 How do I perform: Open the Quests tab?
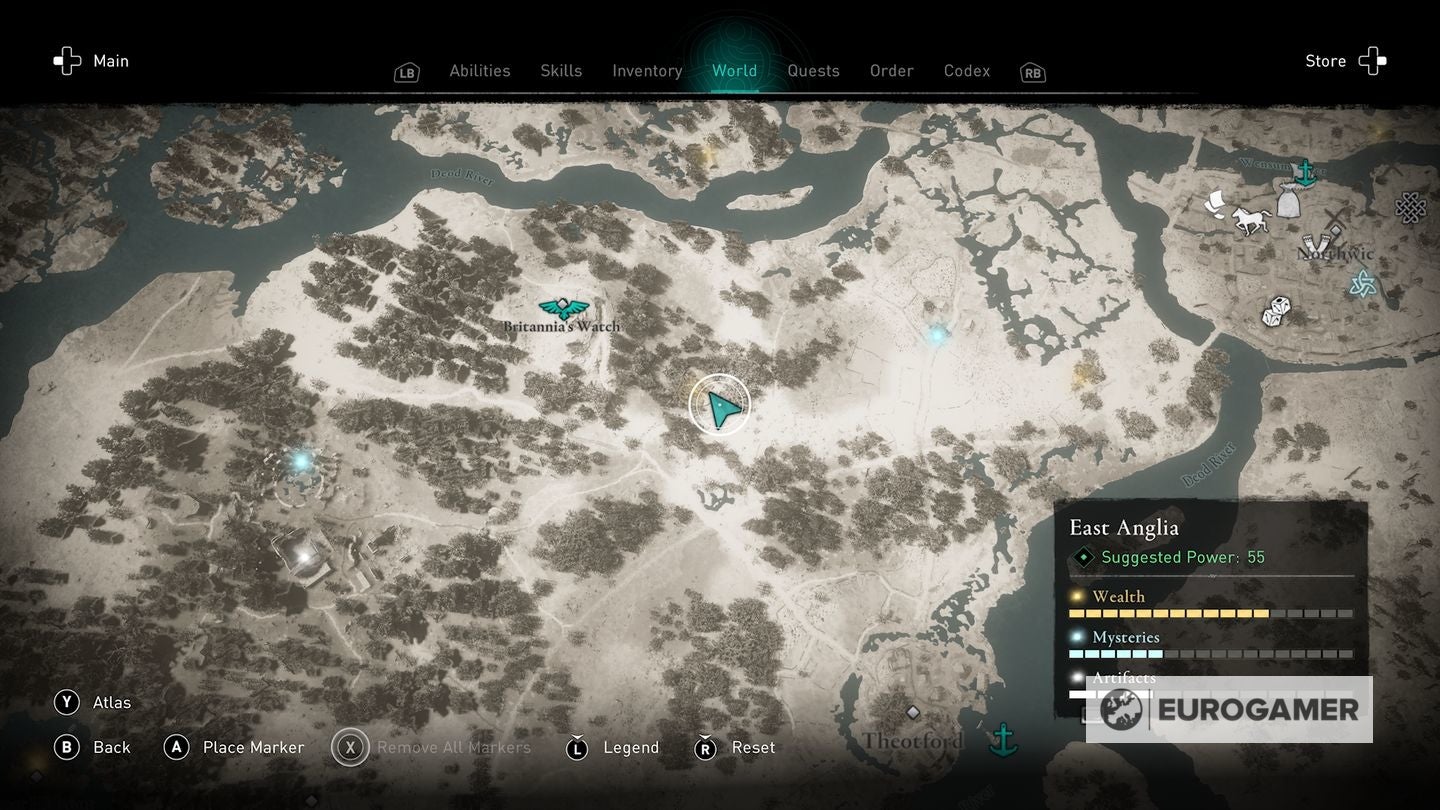pyautogui.click(x=813, y=70)
